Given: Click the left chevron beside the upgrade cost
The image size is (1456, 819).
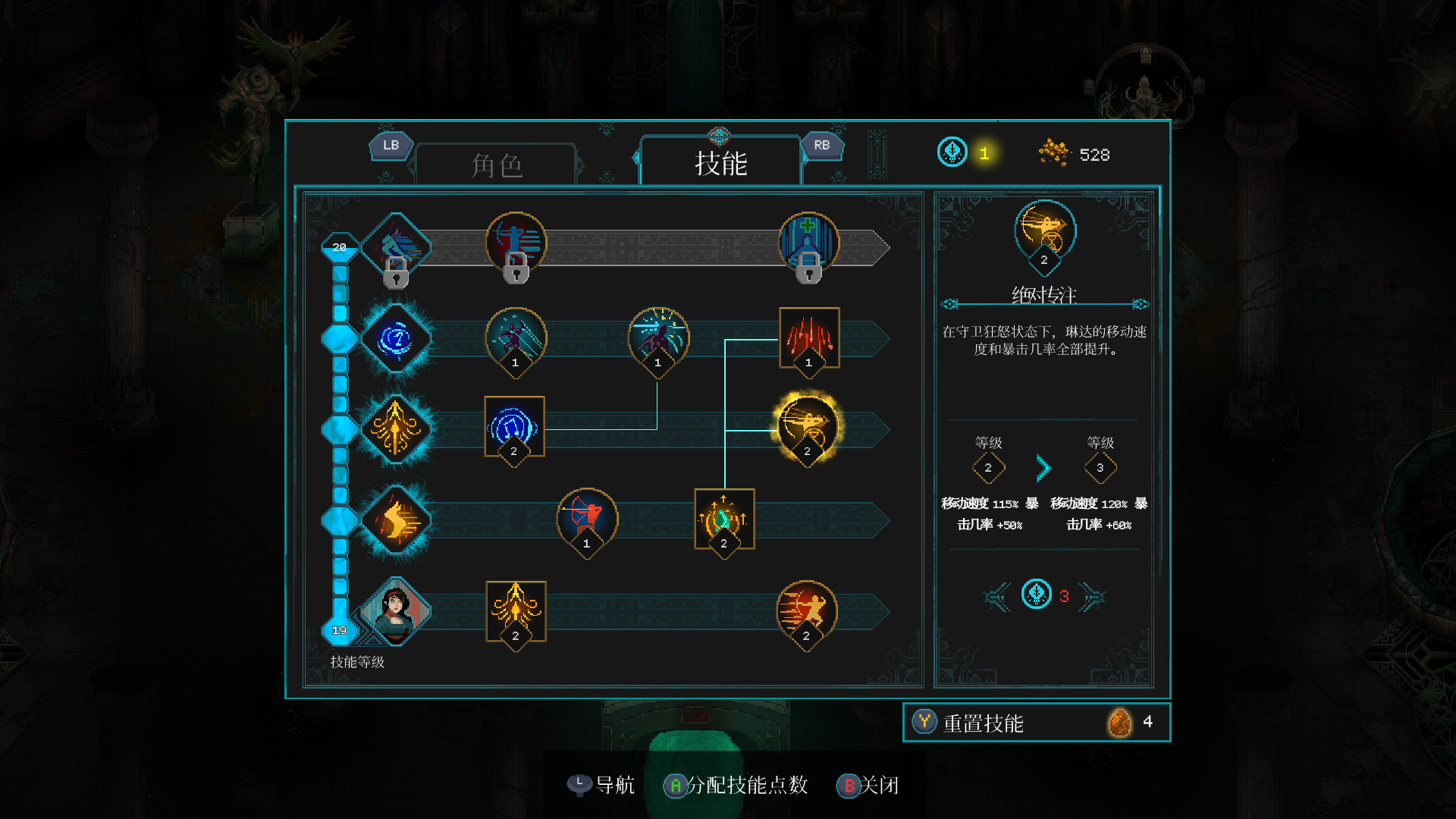Looking at the screenshot, I should 996,595.
